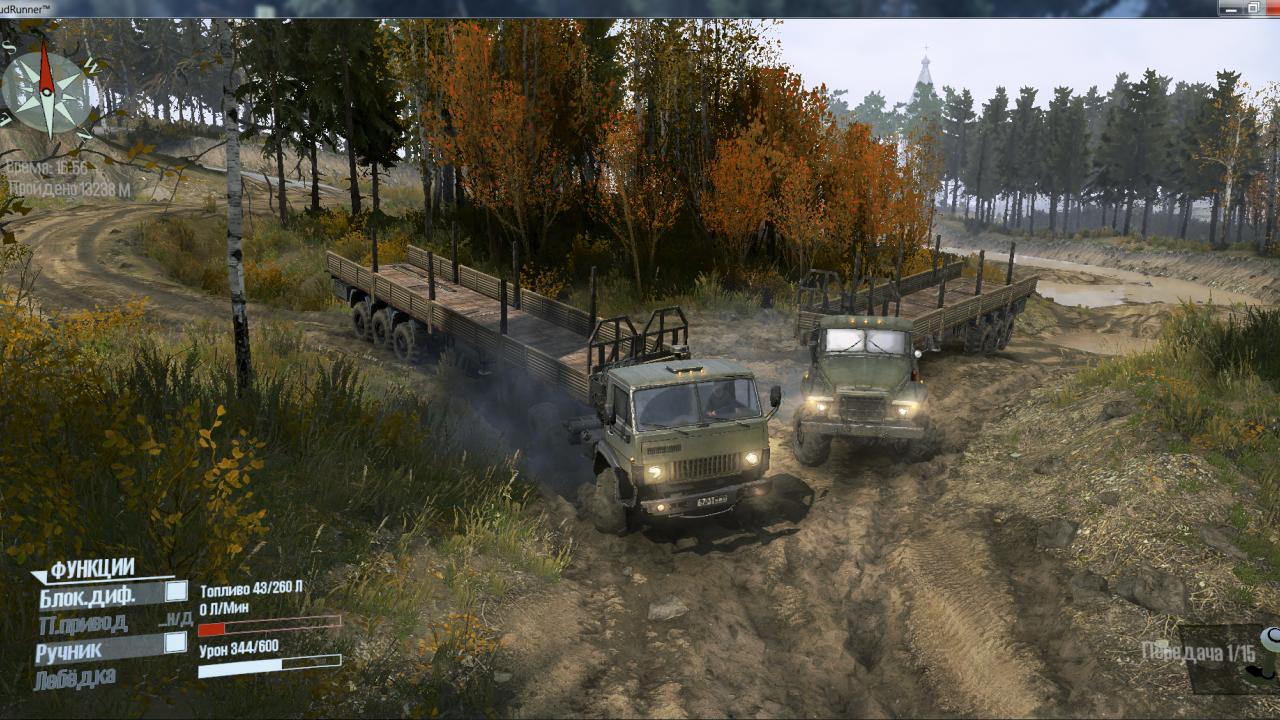The image size is (1280, 720).
Task: Select the Лебёдка winch function
Action: [x=75, y=679]
